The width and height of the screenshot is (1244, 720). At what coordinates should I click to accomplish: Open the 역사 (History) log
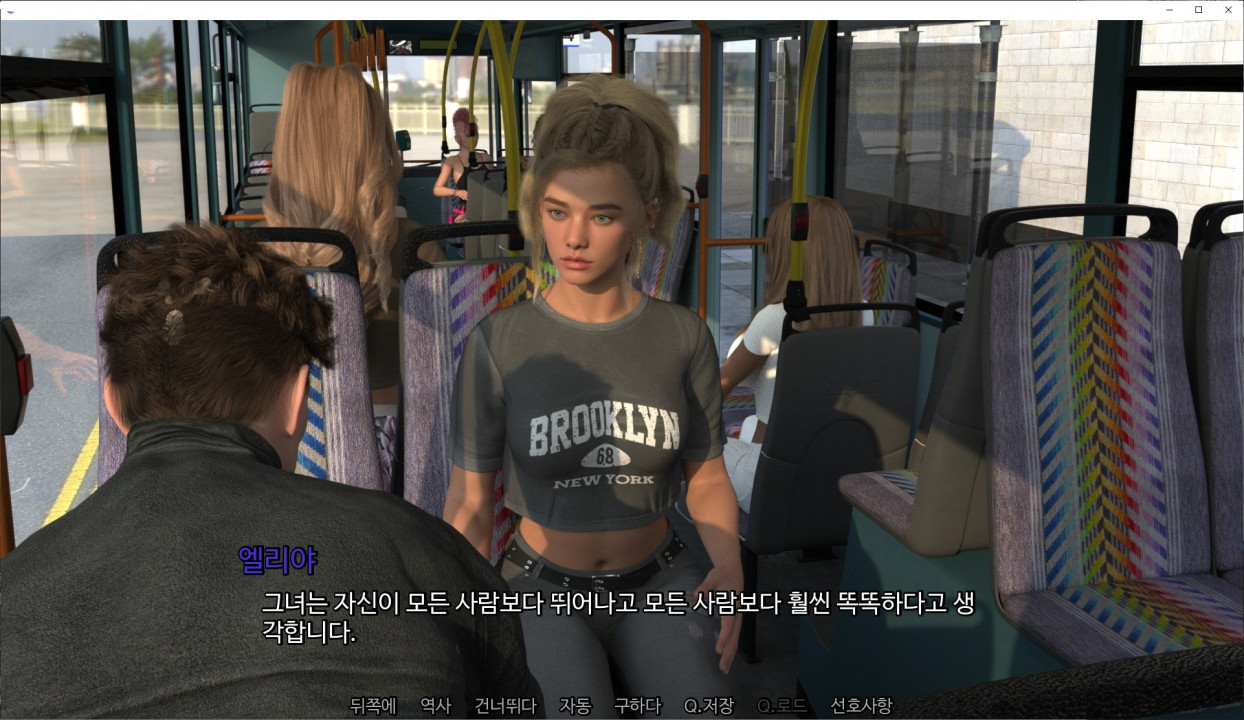435,705
